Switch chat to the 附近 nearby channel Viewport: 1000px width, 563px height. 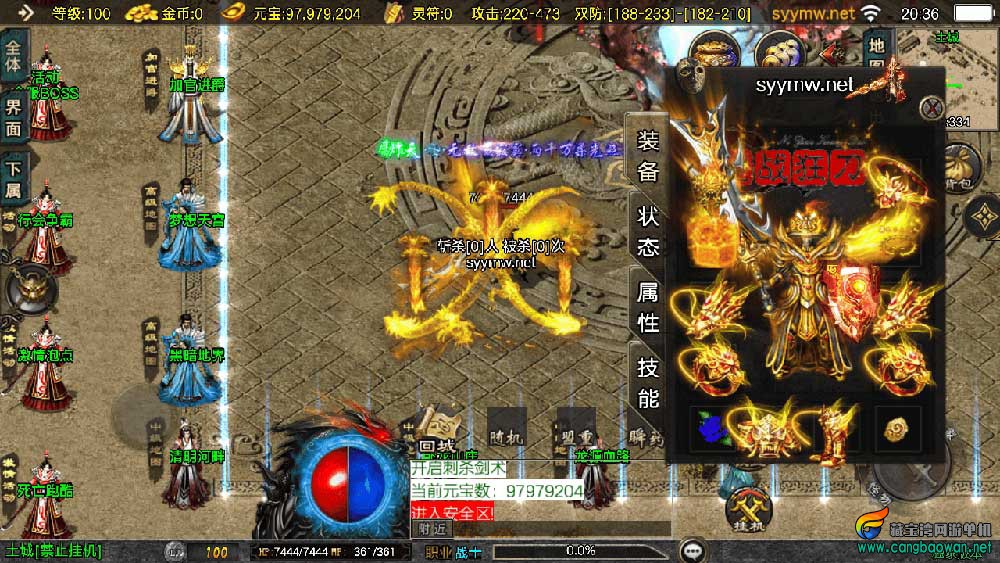pos(433,528)
